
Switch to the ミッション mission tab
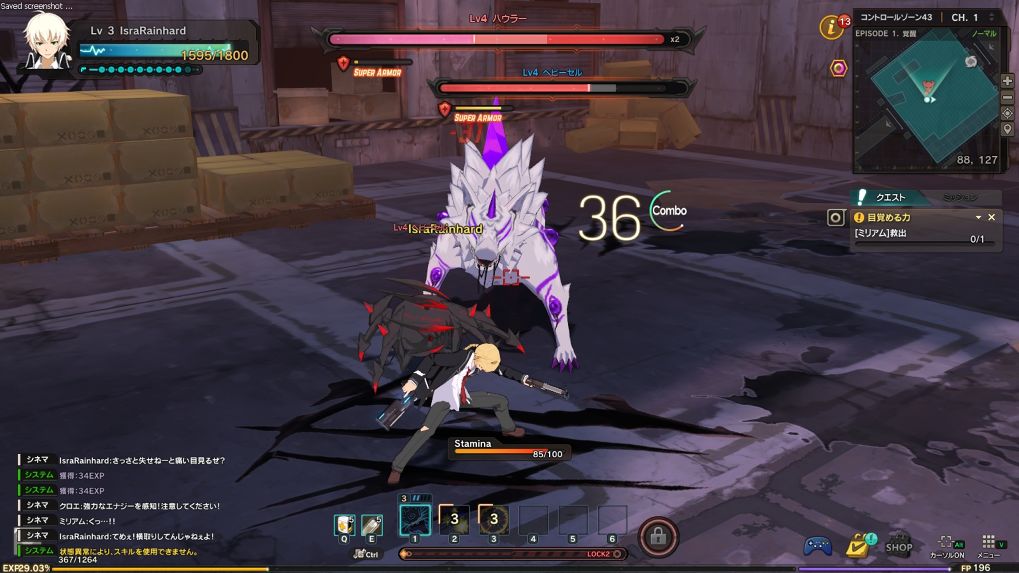point(958,197)
